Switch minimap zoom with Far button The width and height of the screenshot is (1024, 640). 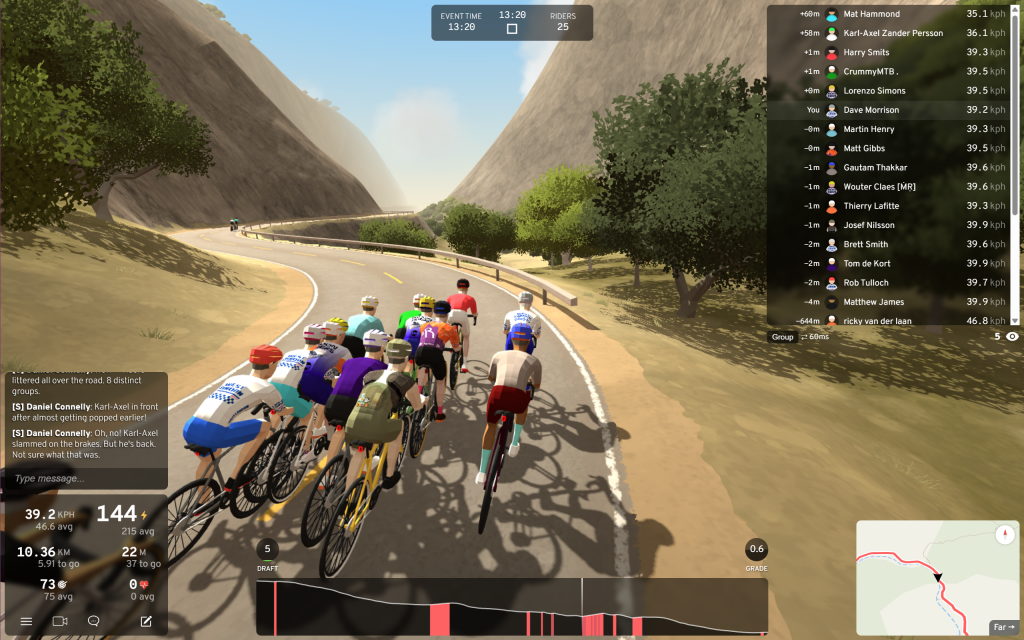tap(1003, 627)
